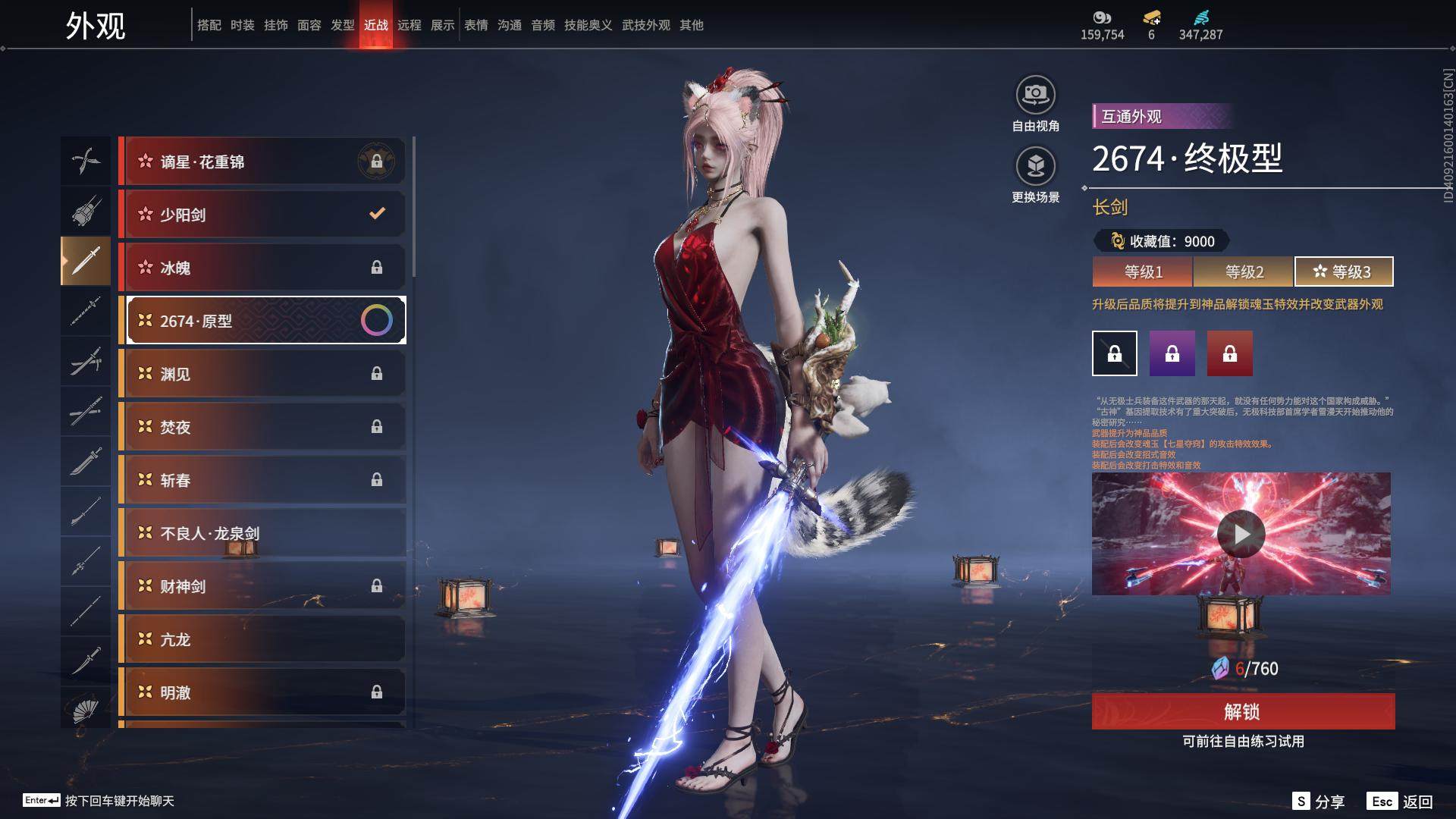Choose the 谪星·花重锦 skin

pos(262,162)
